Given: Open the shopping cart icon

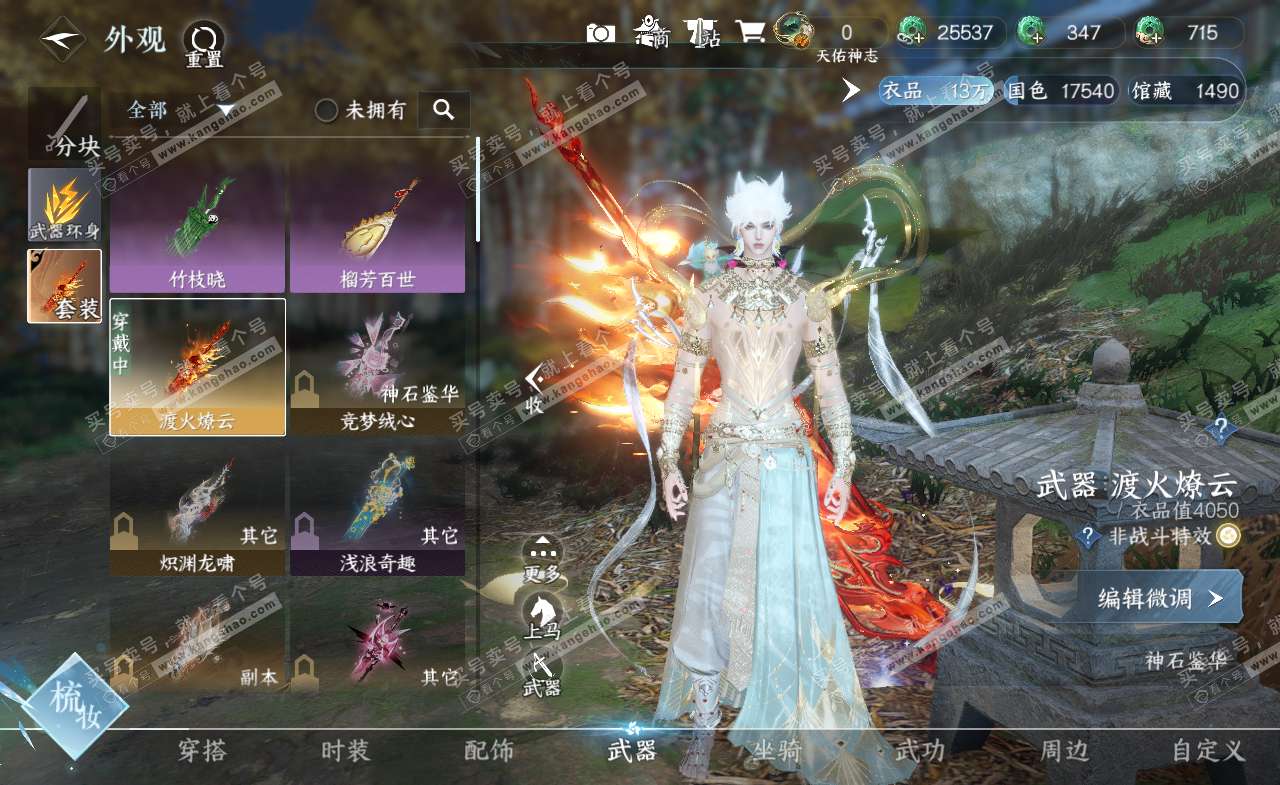Looking at the screenshot, I should tap(751, 33).
